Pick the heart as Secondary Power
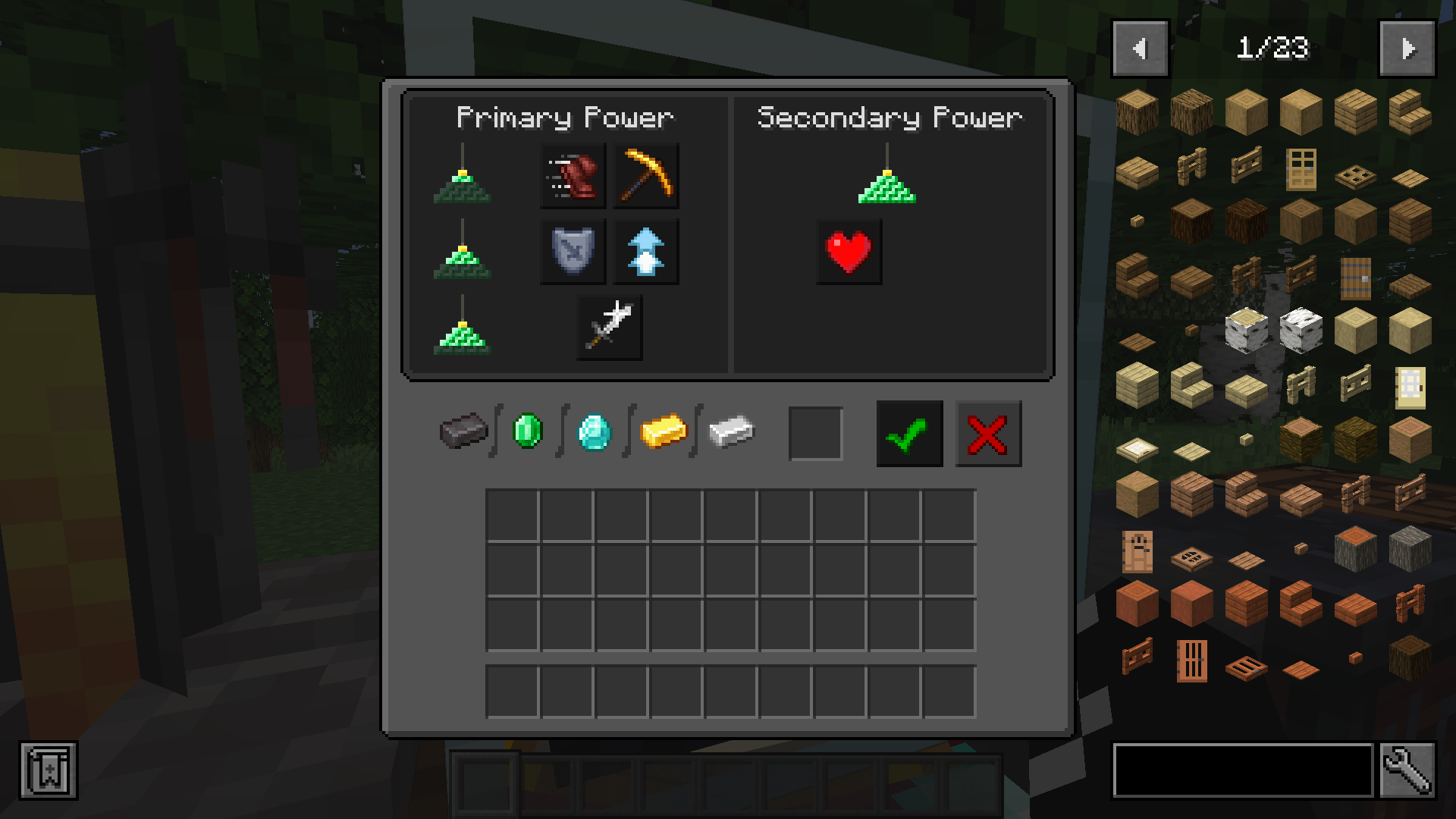The width and height of the screenshot is (1456, 819). coord(849,252)
